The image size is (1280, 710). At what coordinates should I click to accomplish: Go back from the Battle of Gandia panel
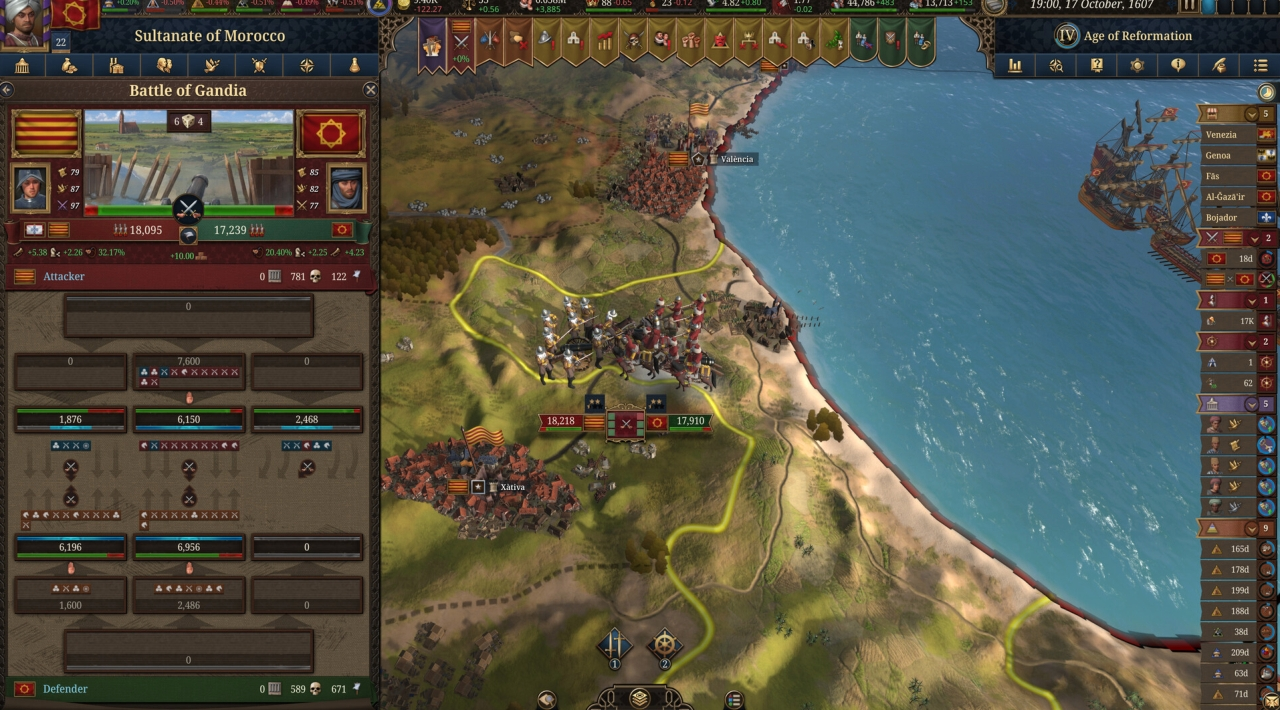pos(8,90)
